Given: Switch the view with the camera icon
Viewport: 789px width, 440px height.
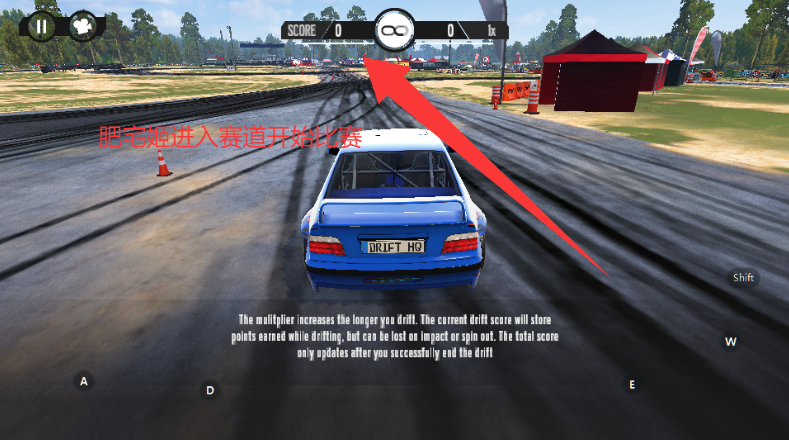Looking at the screenshot, I should 83,25.
